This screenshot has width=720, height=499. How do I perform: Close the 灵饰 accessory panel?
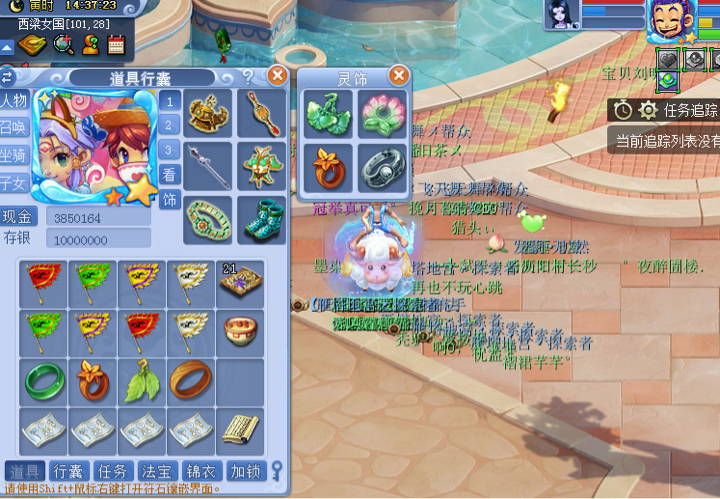tap(398, 75)
